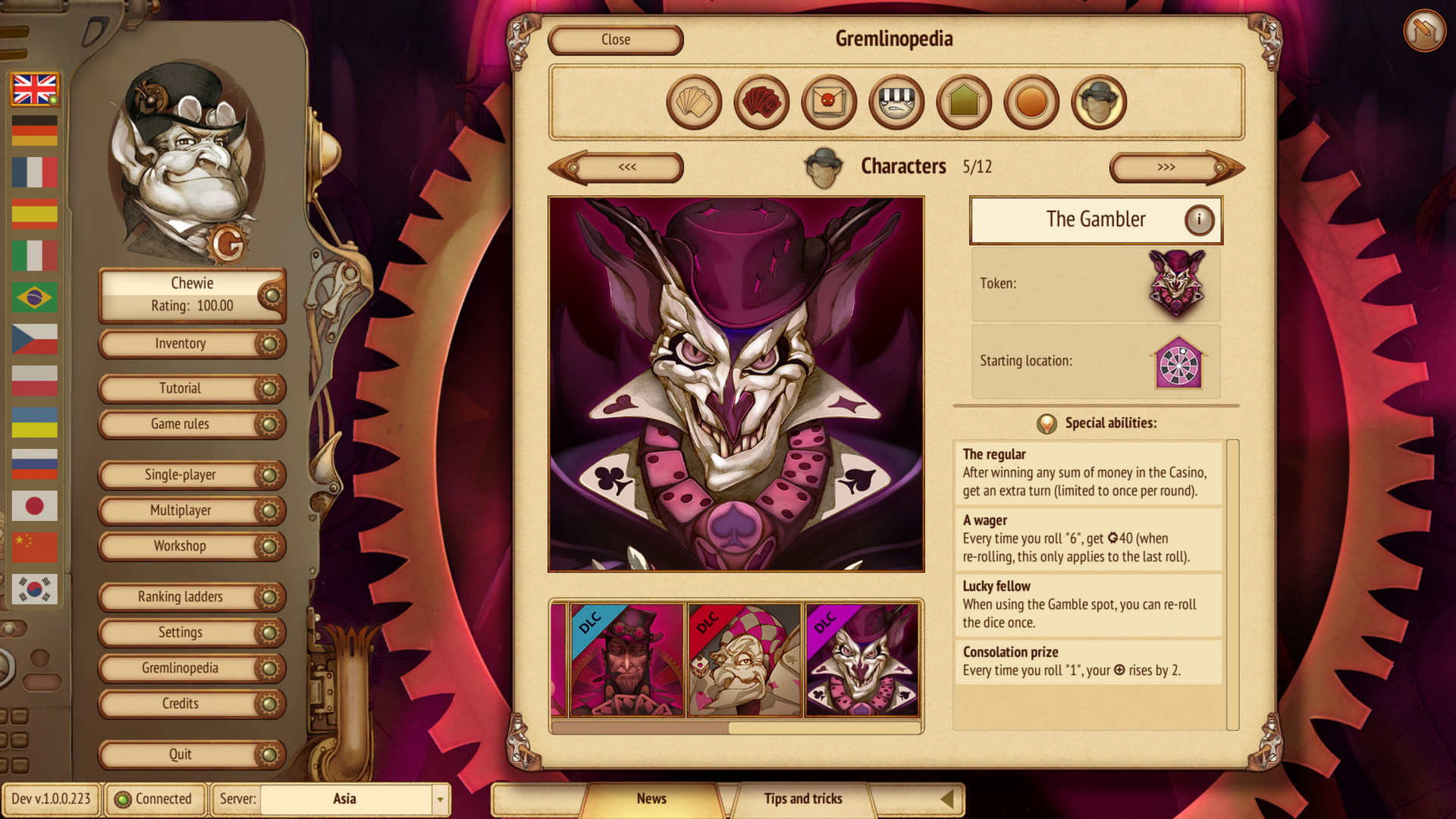Viewport: 1456px width, 819px height.
Task: Open the Multiplayer menu option
Action: pos(191,510)
